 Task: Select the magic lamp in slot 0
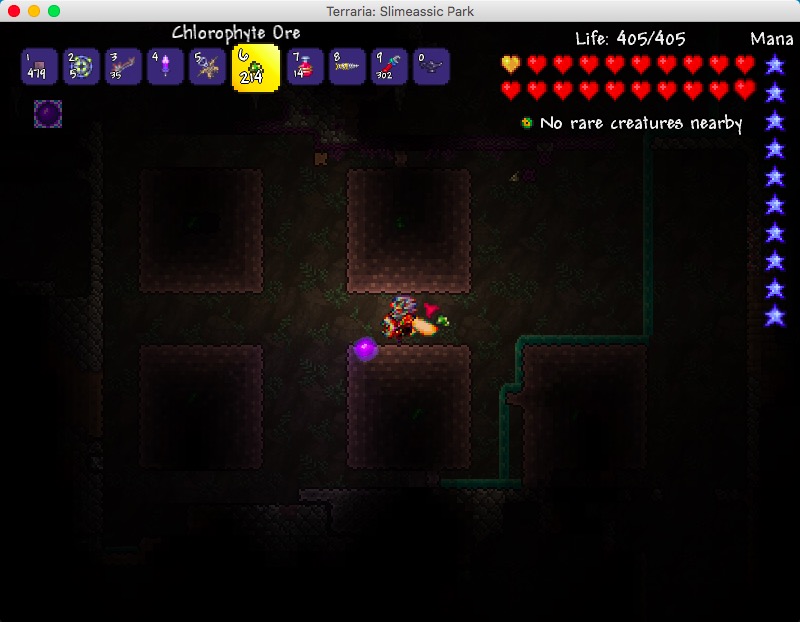(431, 67)
